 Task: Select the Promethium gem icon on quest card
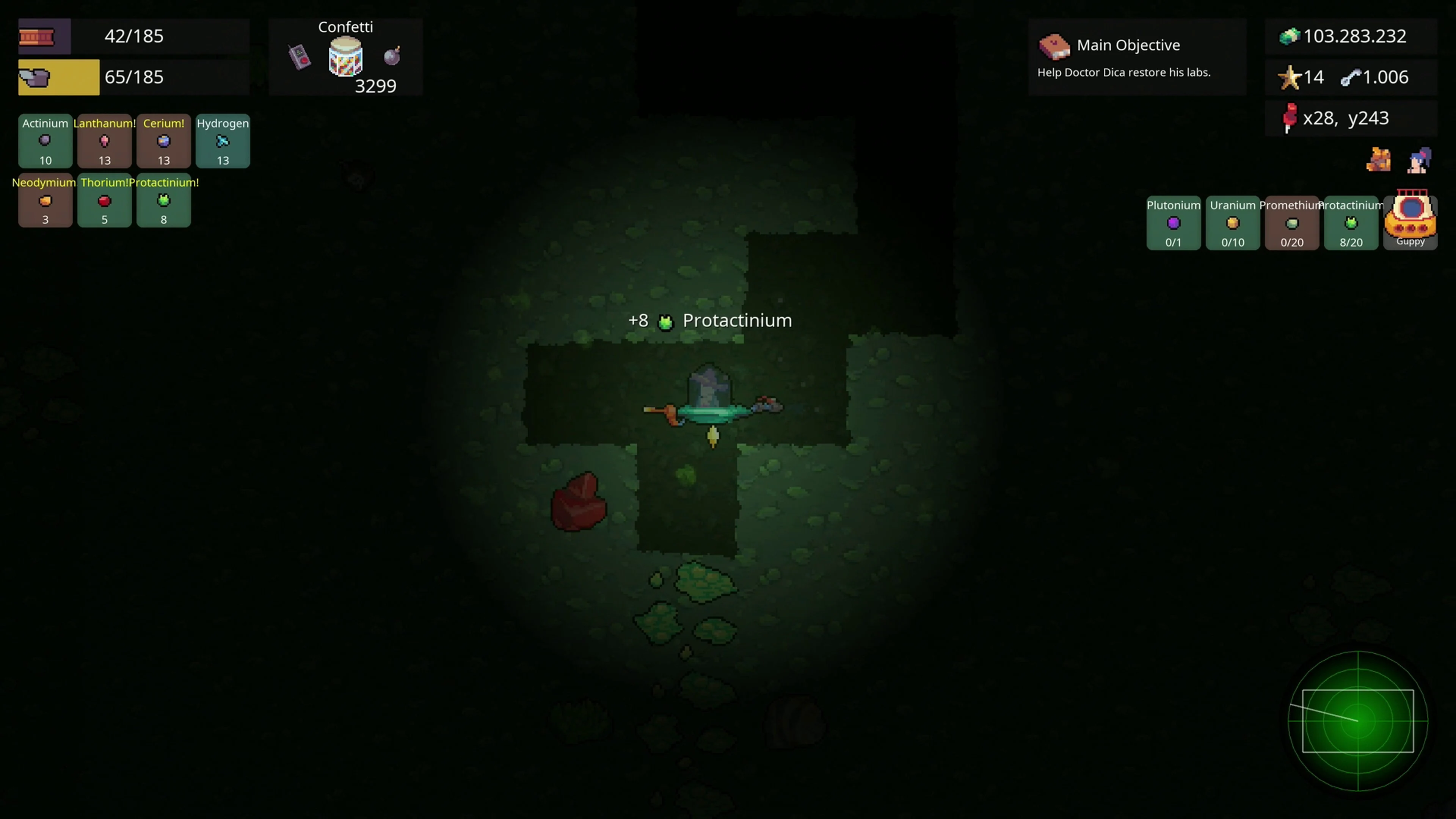click(x=1291, y=223)
